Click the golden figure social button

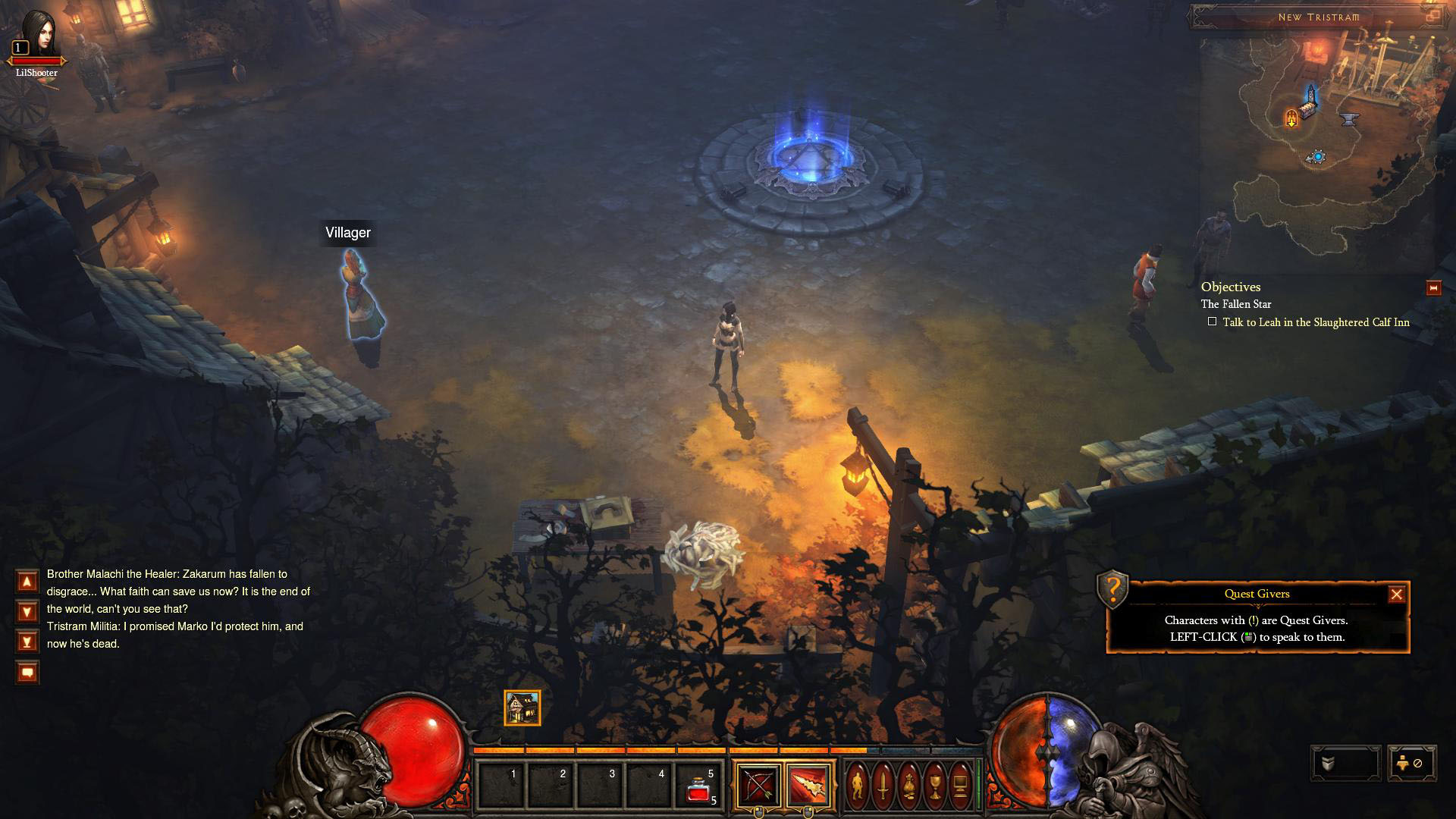pos(1411,764)
